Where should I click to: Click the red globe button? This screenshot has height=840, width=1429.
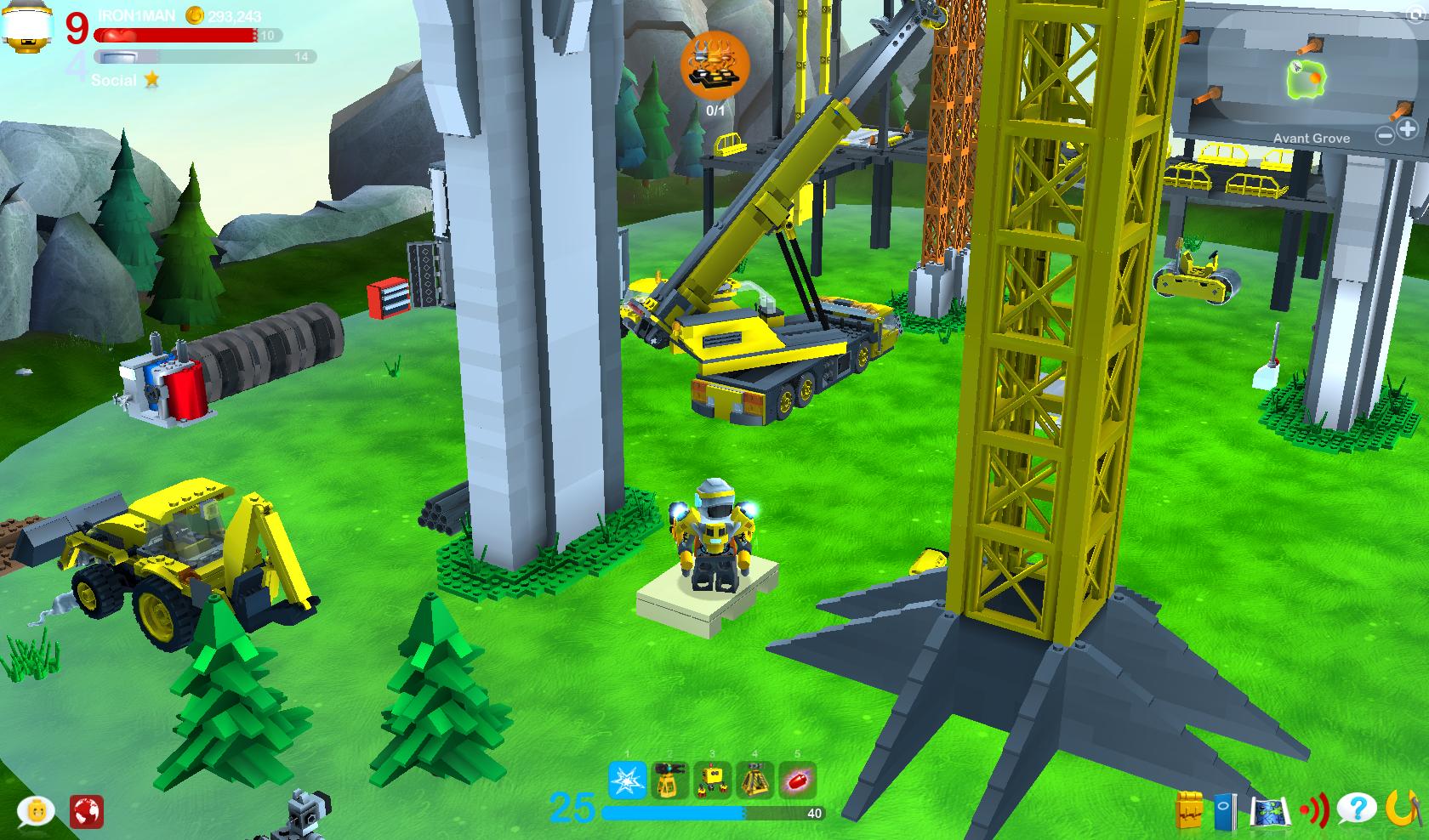(86, 810)
